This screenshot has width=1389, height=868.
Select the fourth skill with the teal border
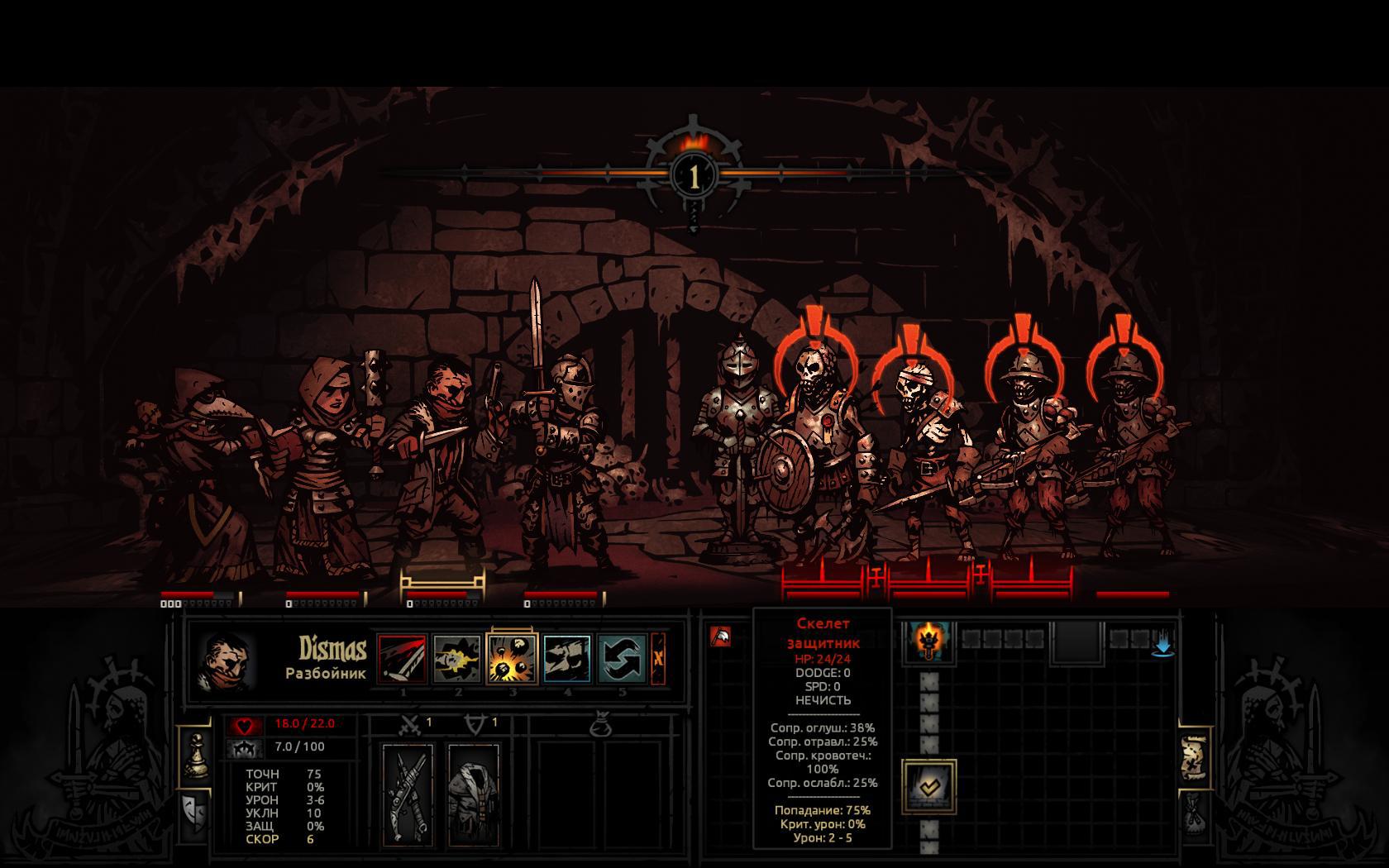click(567, 659)
